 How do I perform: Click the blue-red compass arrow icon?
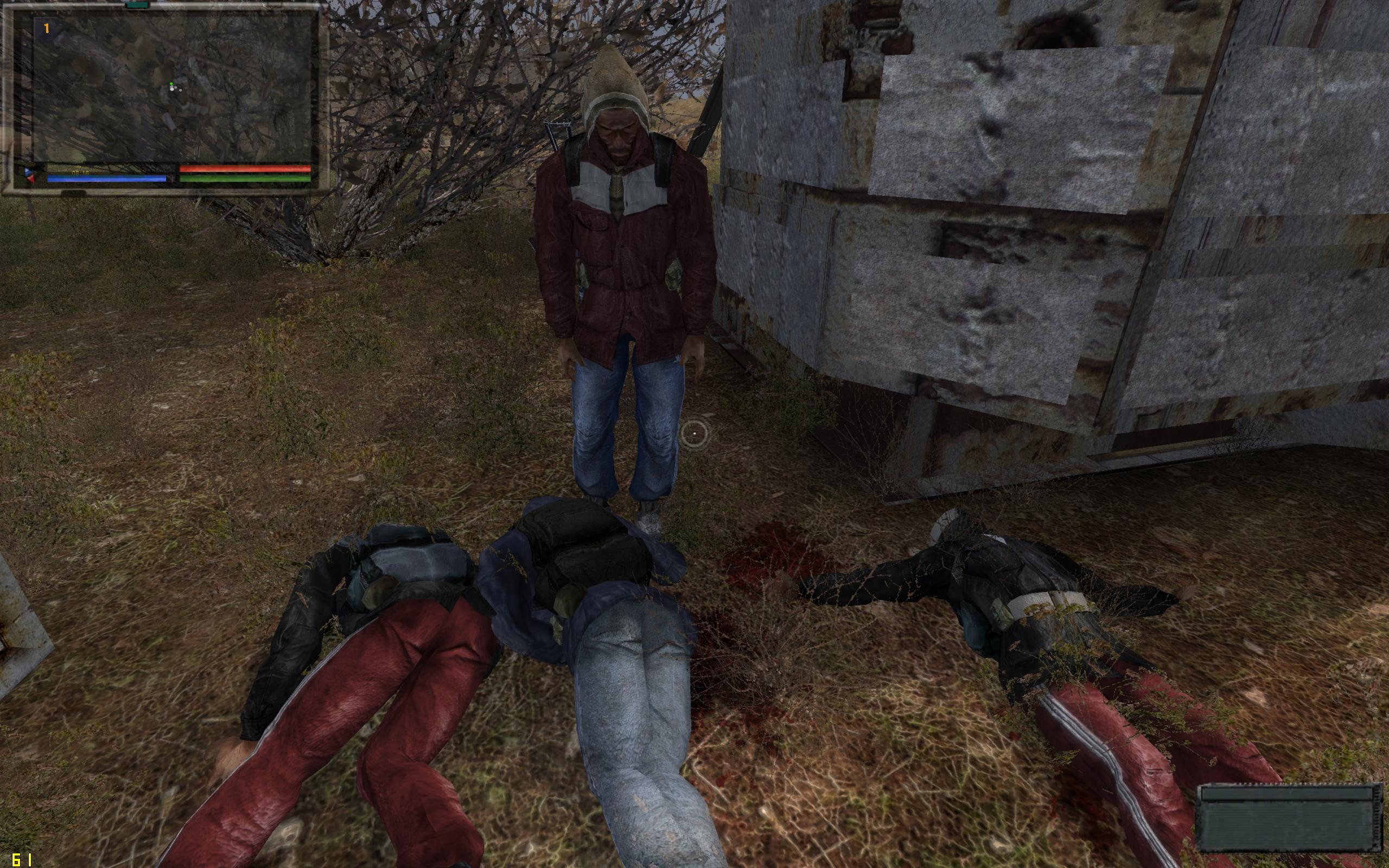click(x=30, y=175)
